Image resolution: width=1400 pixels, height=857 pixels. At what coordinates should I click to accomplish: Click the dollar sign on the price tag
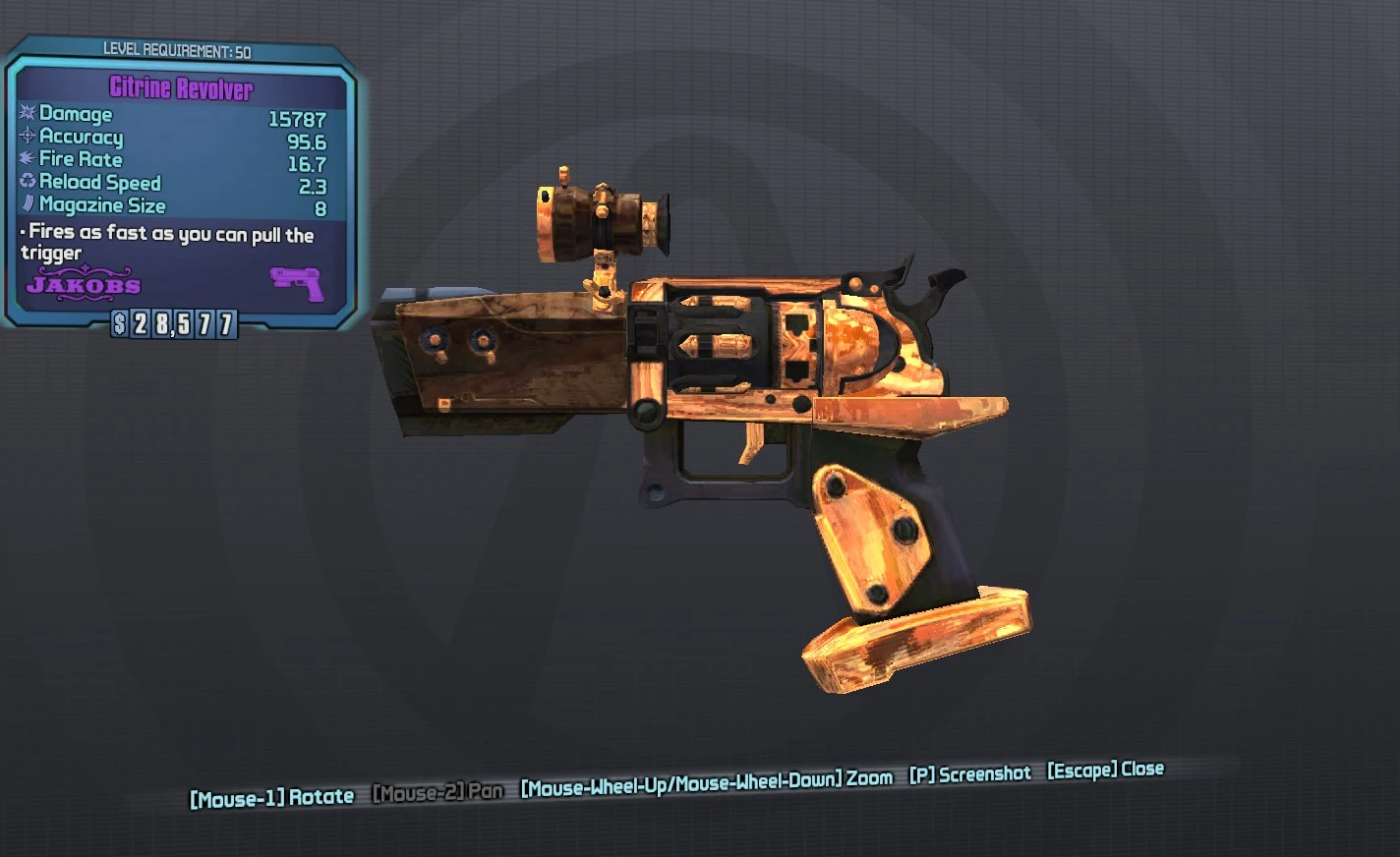tap(119, 322)
